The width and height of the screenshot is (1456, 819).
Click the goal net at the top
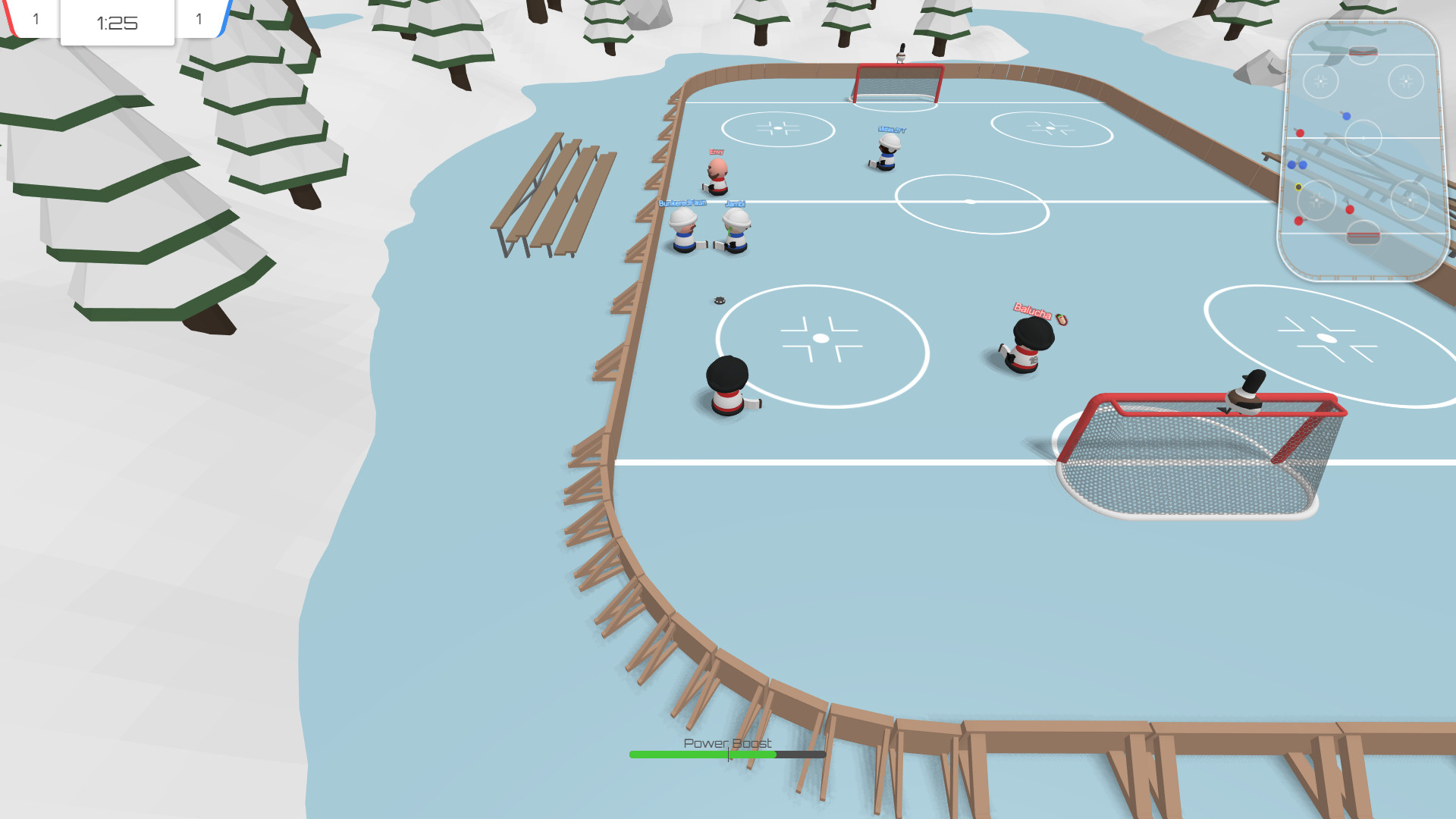click(896, 83)
